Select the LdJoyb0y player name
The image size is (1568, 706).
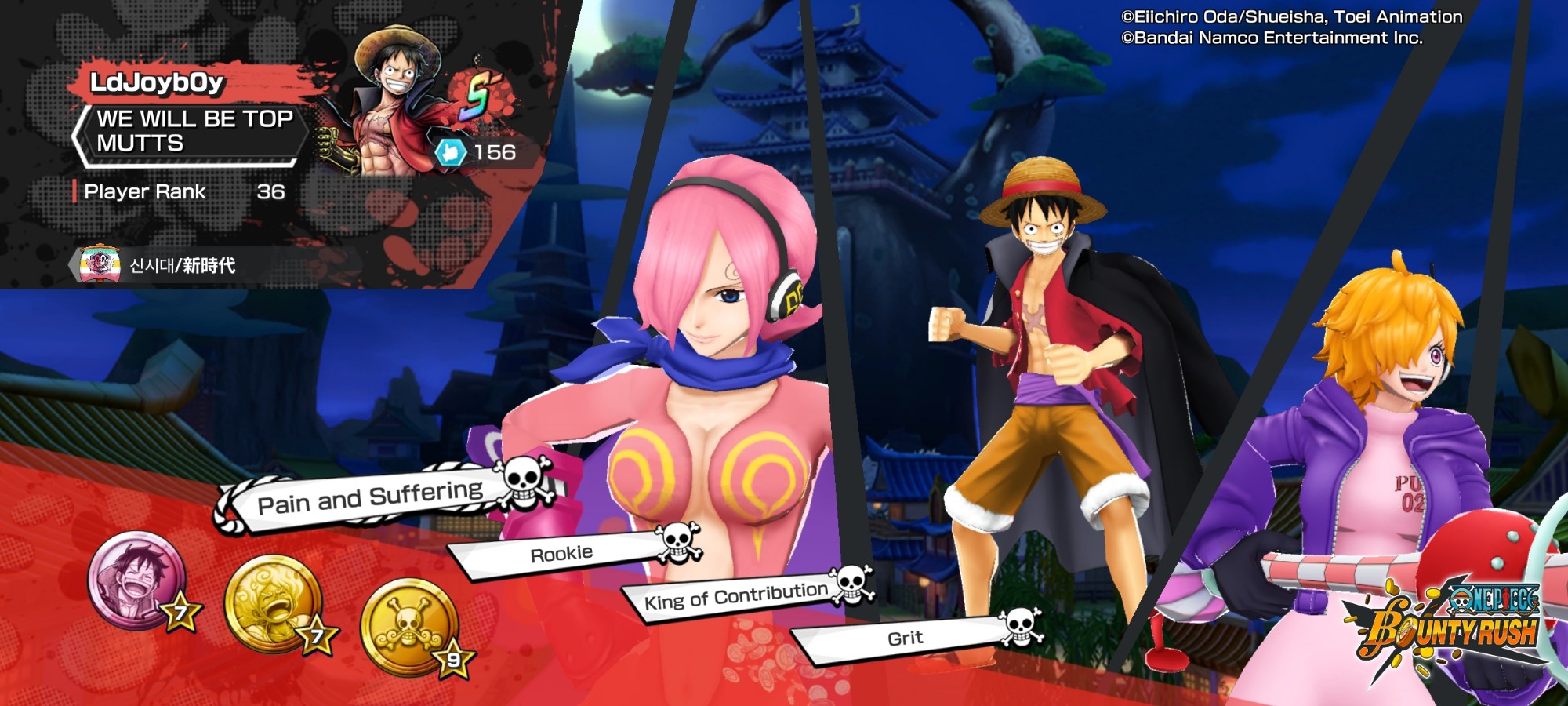pos(157,82)
